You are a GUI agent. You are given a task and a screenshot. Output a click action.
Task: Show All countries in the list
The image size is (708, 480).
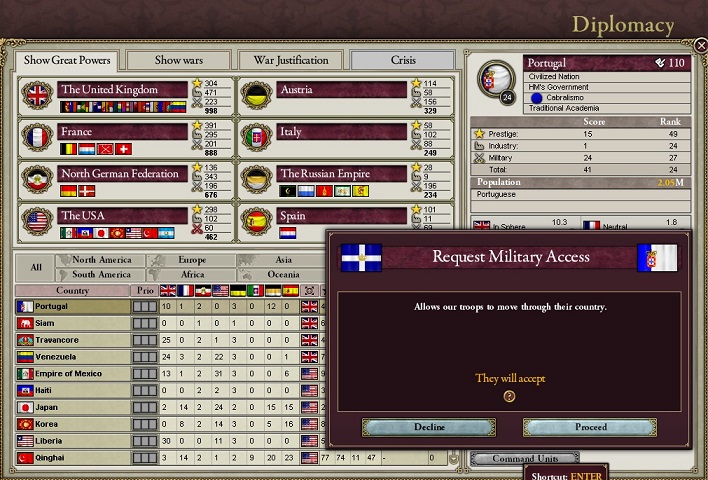[36, 267]
